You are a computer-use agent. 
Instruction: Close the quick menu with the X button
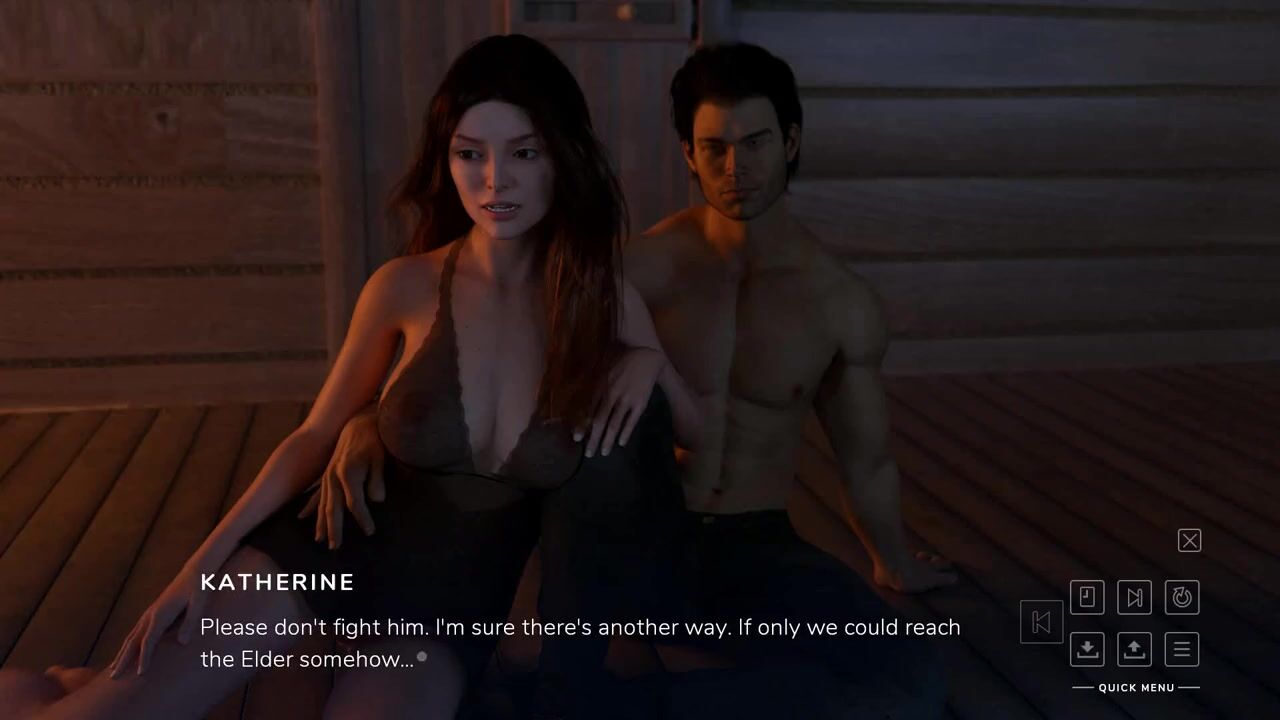coord(1189,541)
